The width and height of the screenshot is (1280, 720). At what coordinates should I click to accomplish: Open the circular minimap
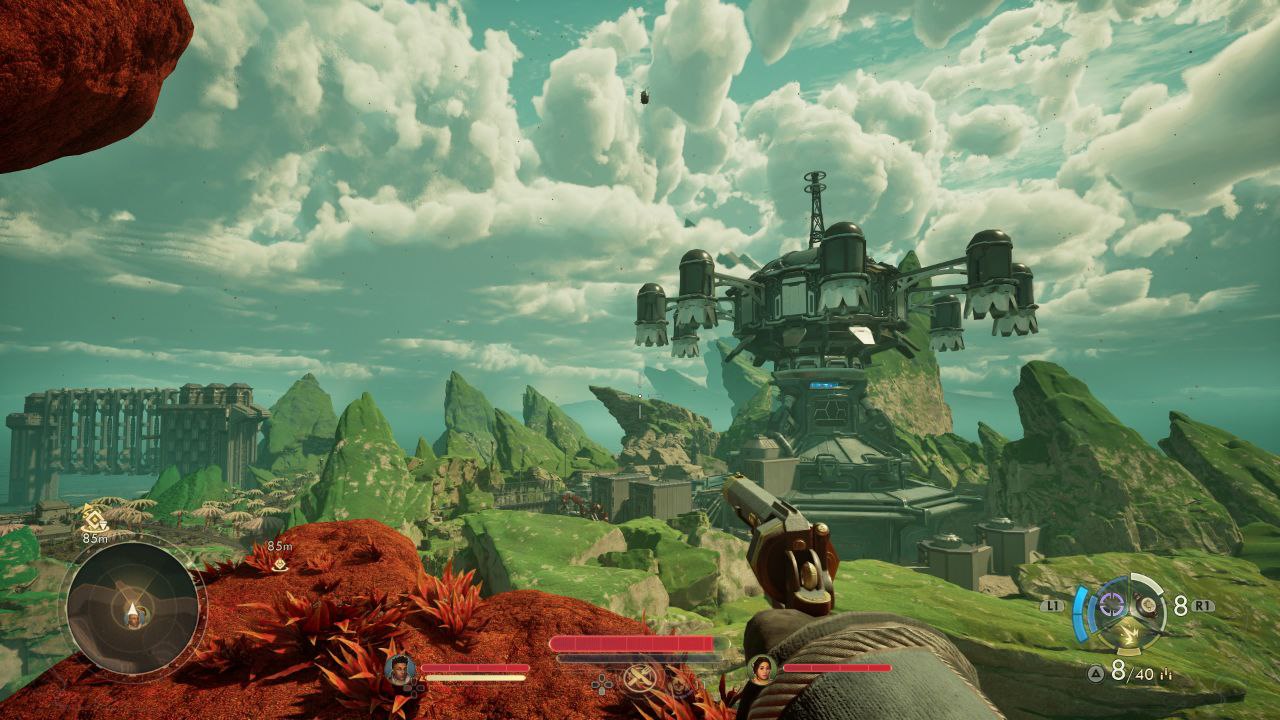coord(133,609)
